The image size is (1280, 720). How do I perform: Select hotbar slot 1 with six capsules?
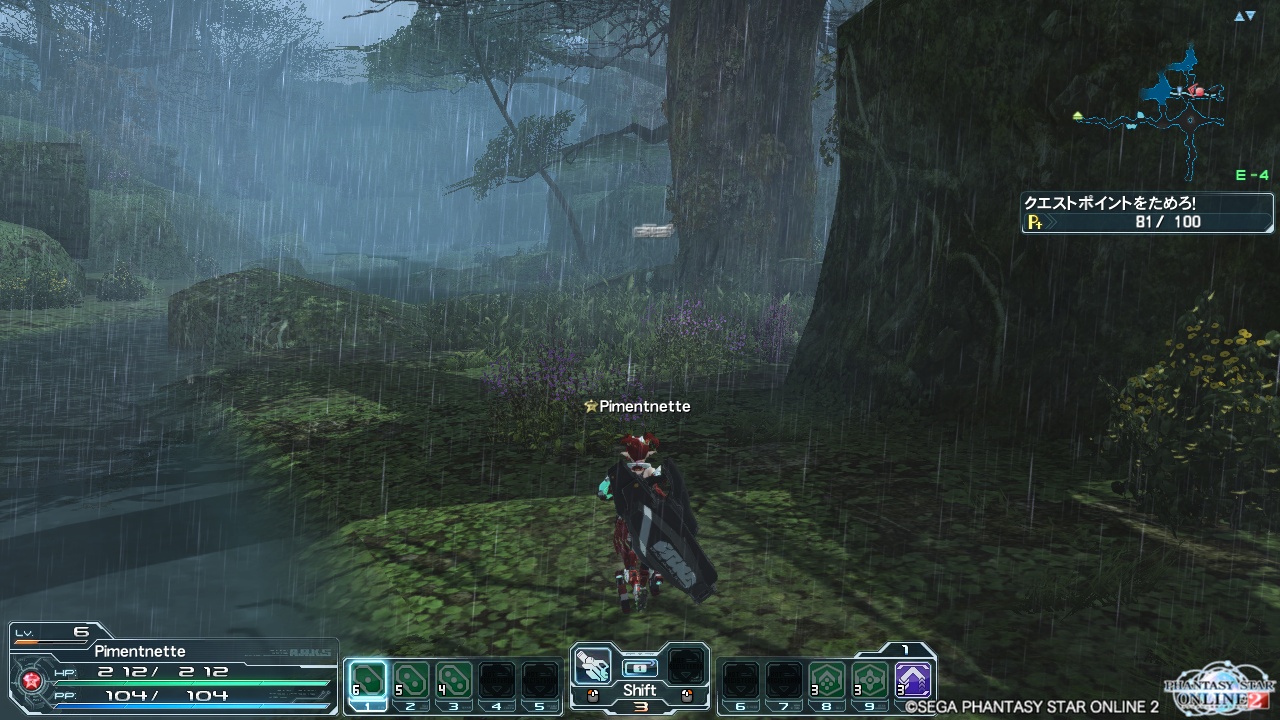pos(368,680)
